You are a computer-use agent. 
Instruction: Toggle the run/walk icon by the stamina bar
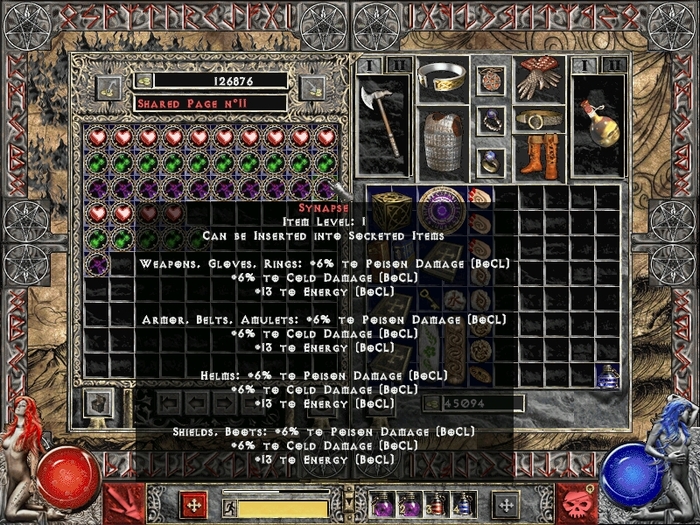click(229, 507)
